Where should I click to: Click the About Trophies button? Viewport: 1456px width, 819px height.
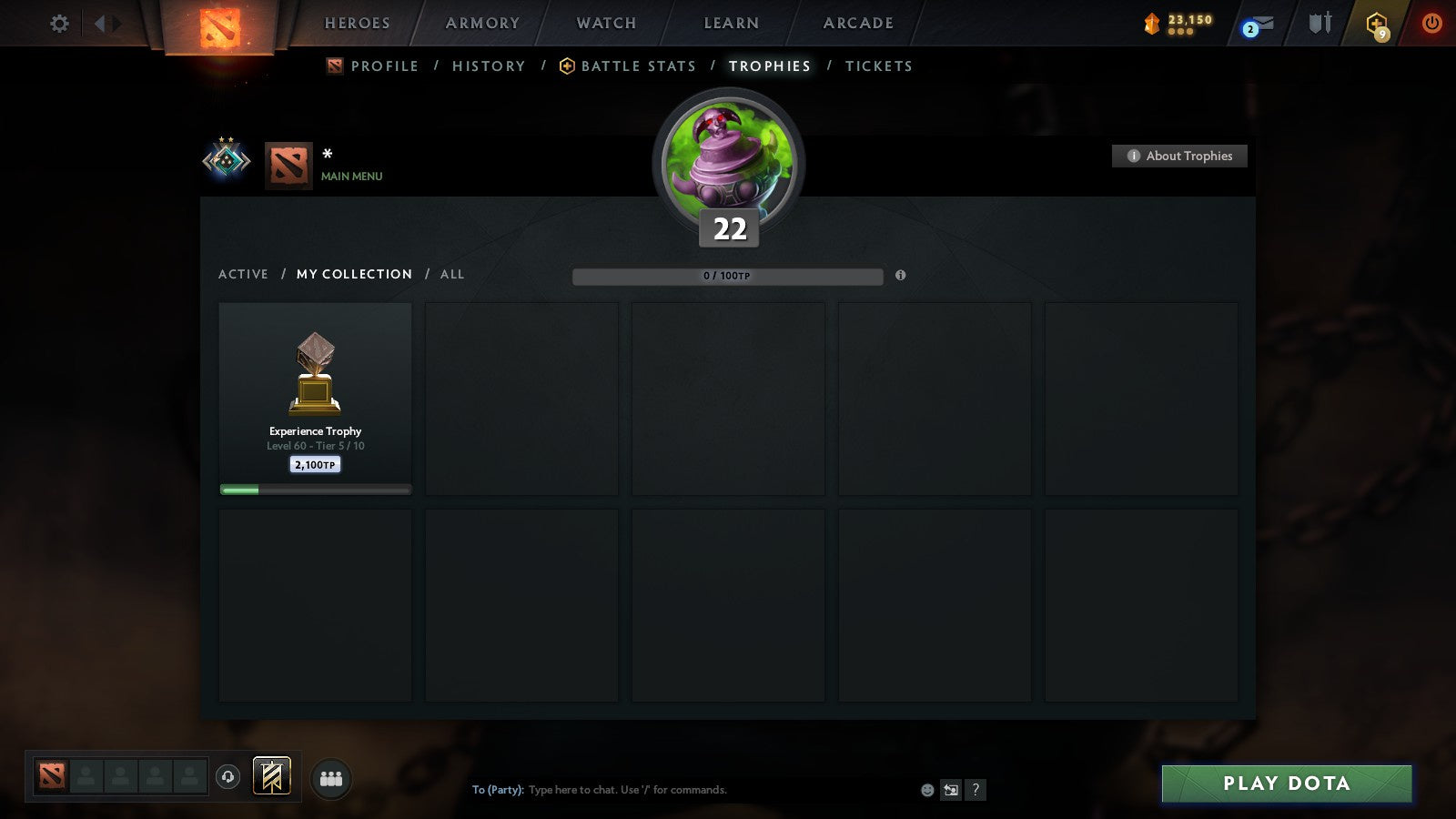click(1179, 156)
